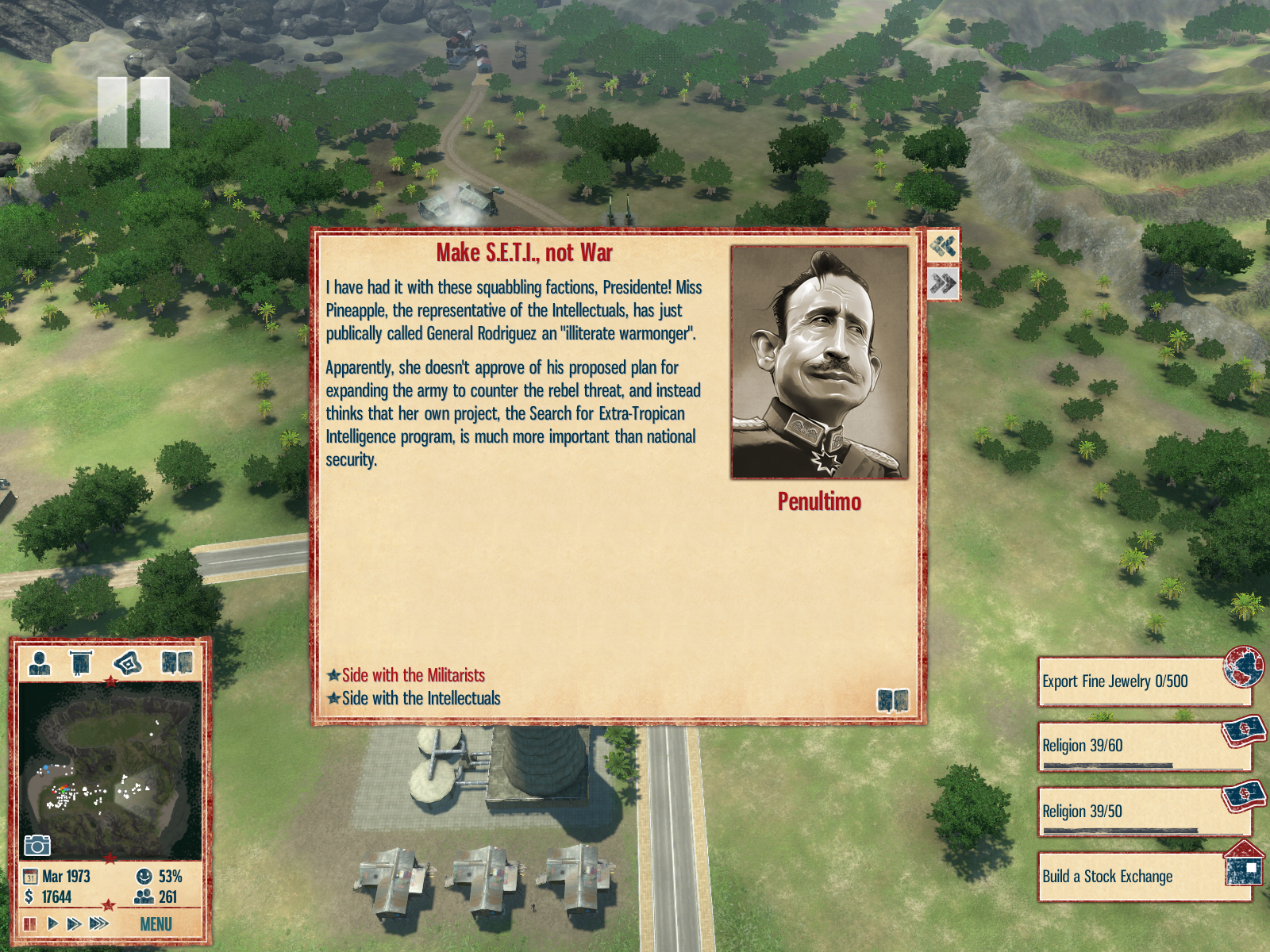This screenshot has width=1270, height=952.
Task: Open the almanac book icon above minimap
Action: (177, 662)
